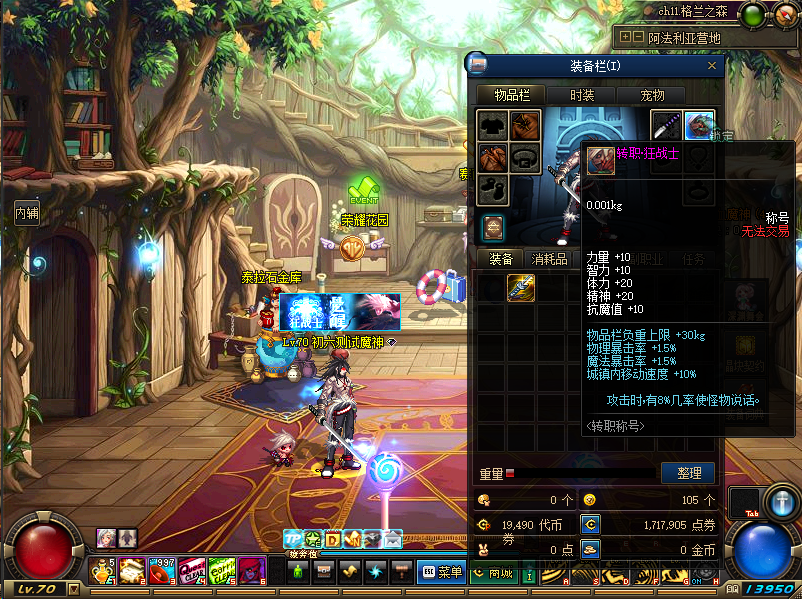
Task: Click the equipped katana weapon slot
Action: pyautogui.click(x=667, y=126)
